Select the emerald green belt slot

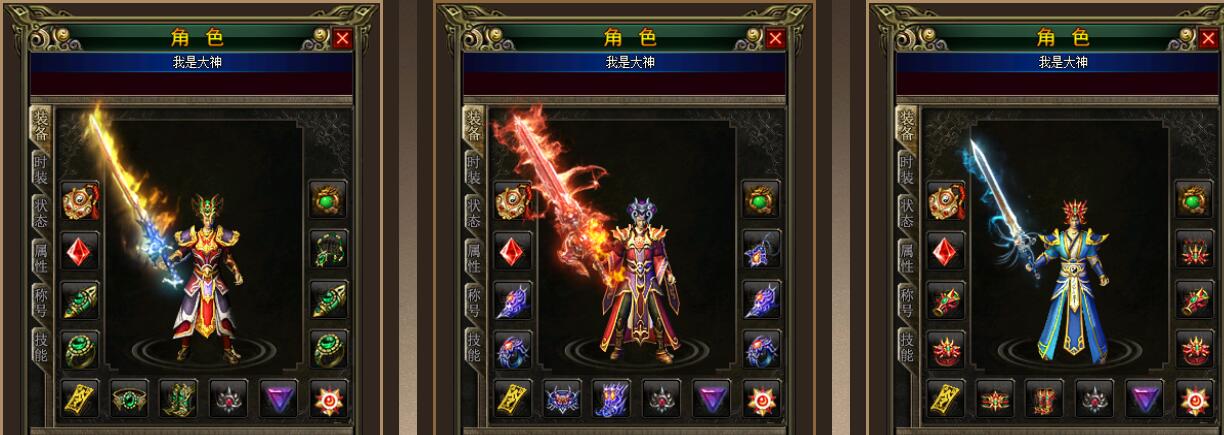pyautogui.click(x=129, y=398)
